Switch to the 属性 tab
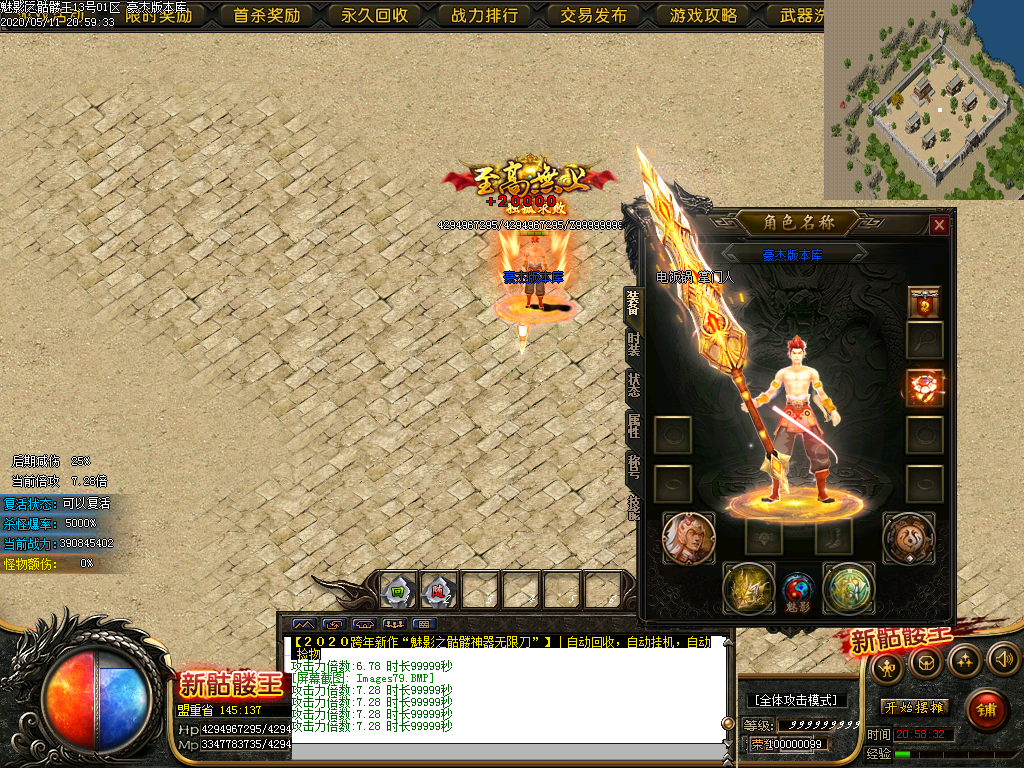Screen dimensions: 1024x768 (633, 426)
